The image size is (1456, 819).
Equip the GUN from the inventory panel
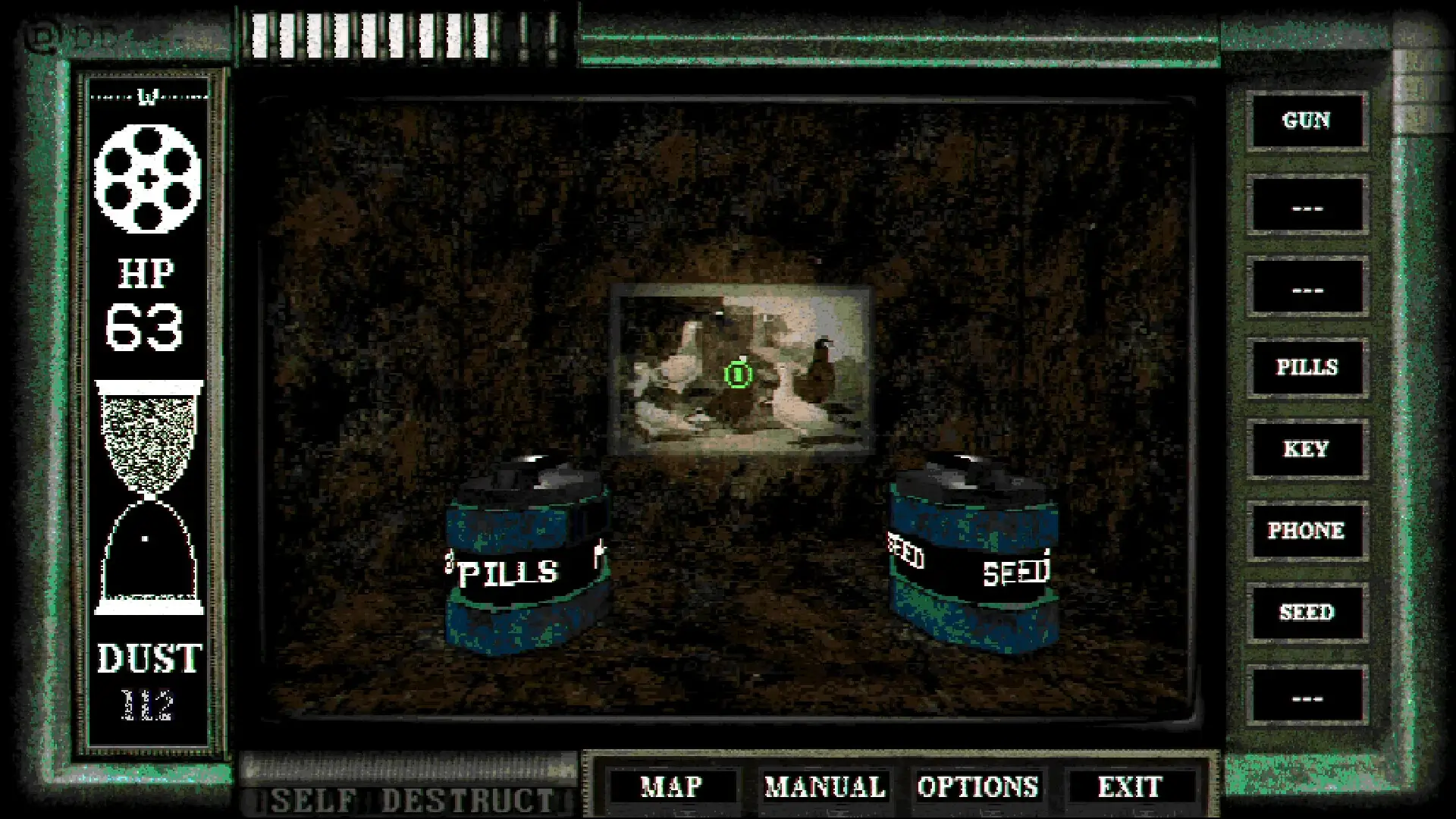[x=1307, y=121]
